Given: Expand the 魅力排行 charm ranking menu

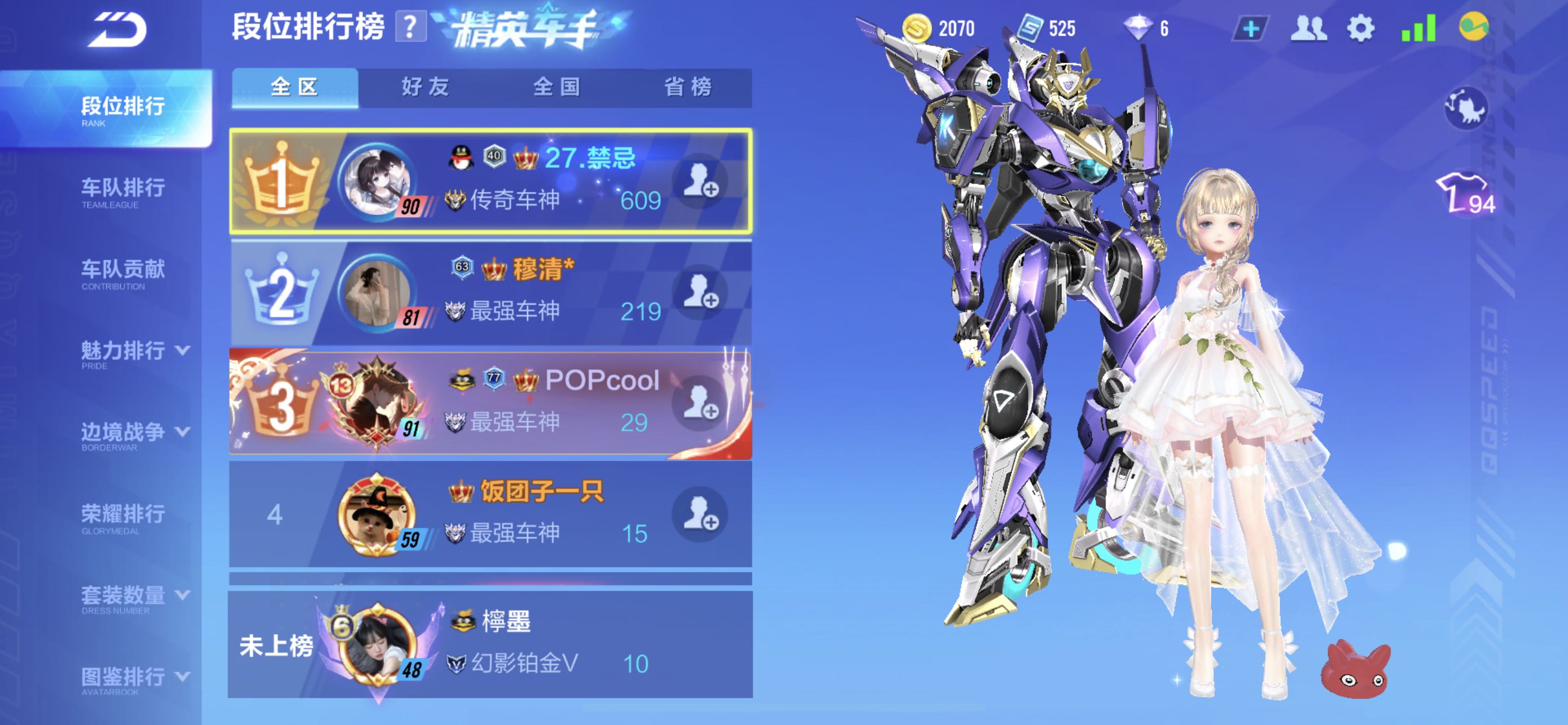Looking at the screenshot, I should [x=134, y=353].
